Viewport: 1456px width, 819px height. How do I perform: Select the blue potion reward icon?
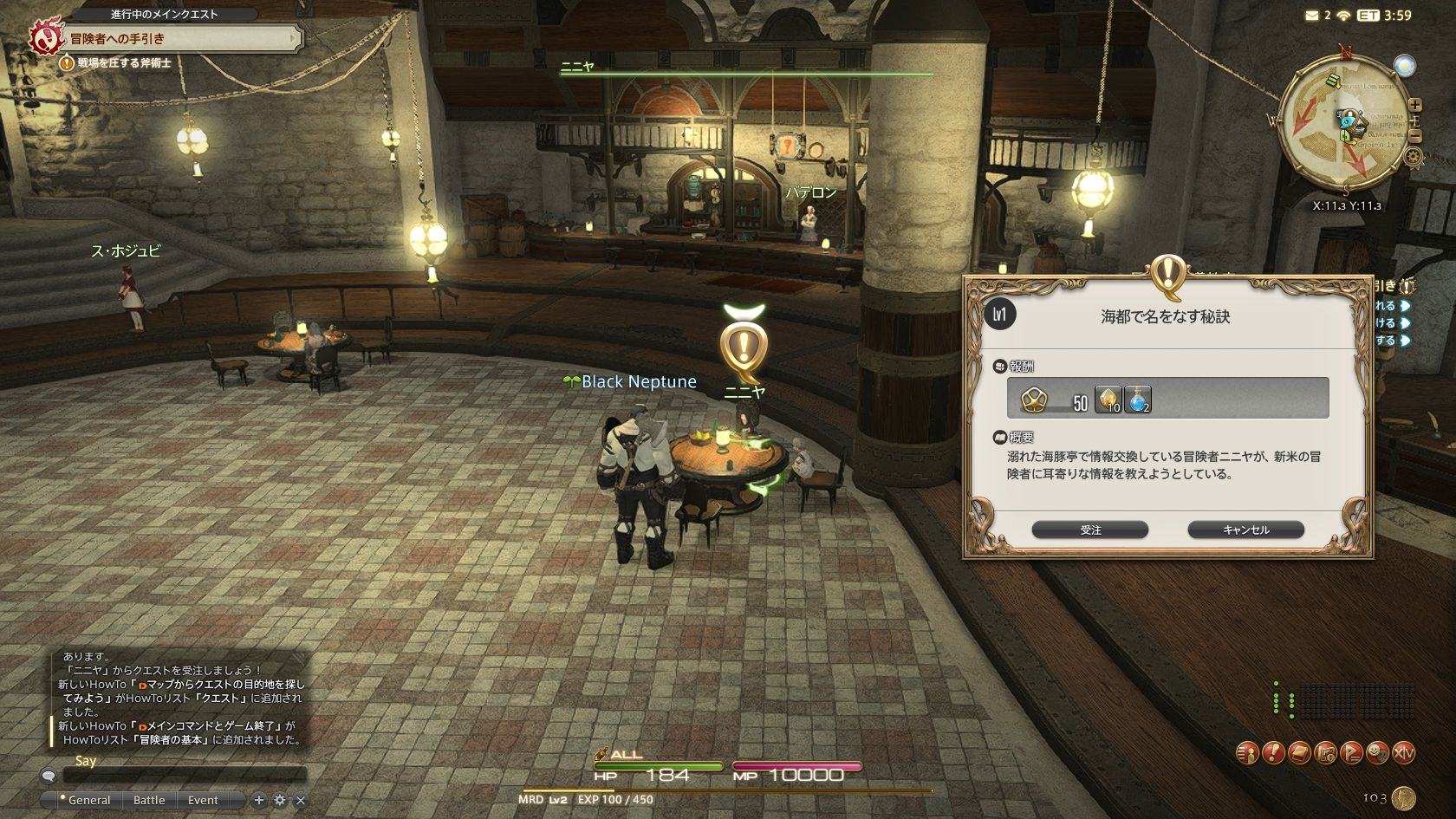pyautogui.click(x=1137, y=400)
